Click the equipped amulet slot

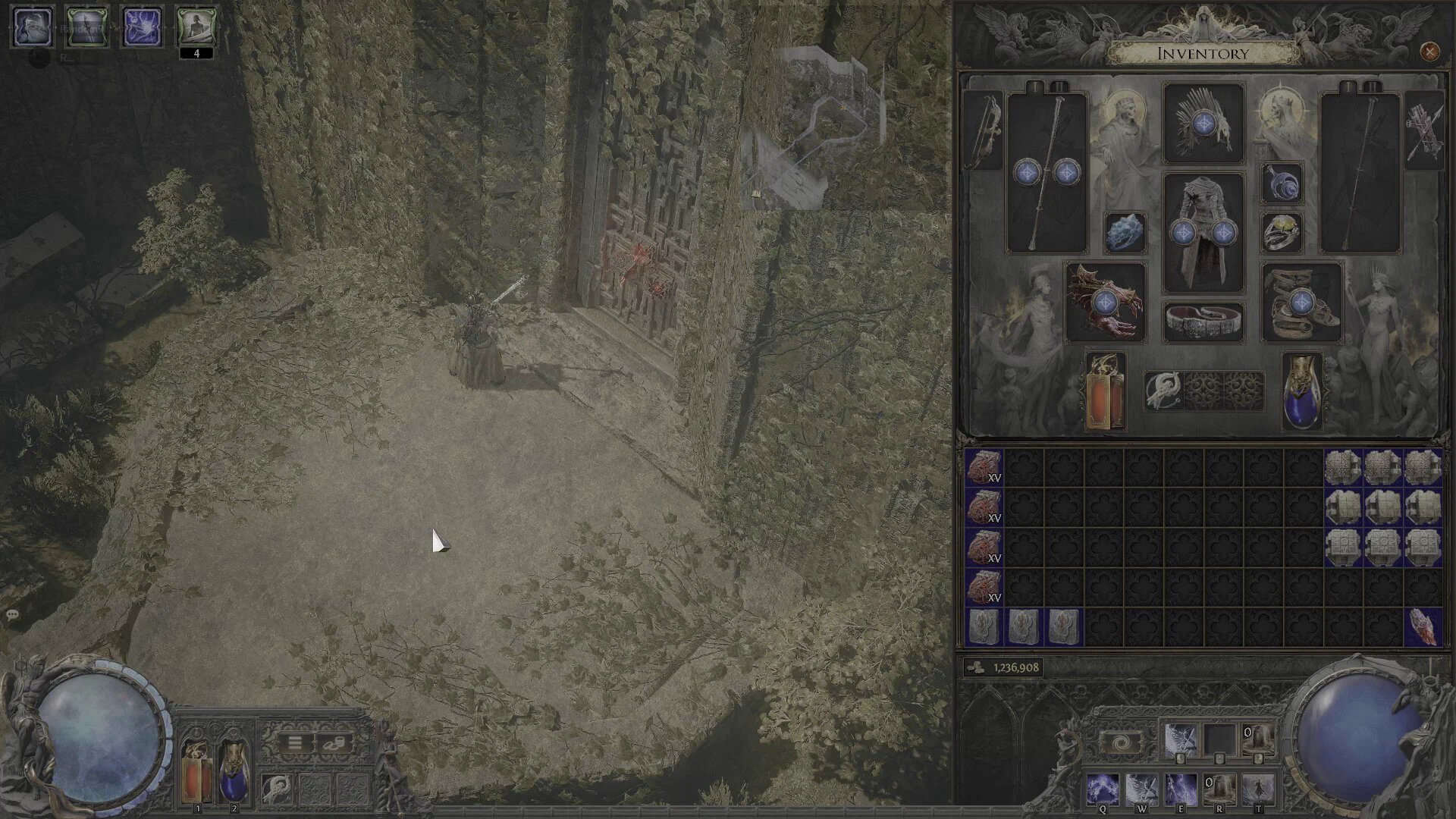click(1282, 184)
